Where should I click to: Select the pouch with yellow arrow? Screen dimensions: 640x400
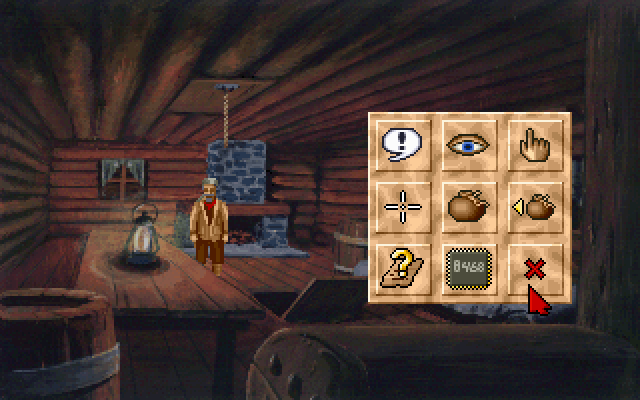(x=532, y=207)
